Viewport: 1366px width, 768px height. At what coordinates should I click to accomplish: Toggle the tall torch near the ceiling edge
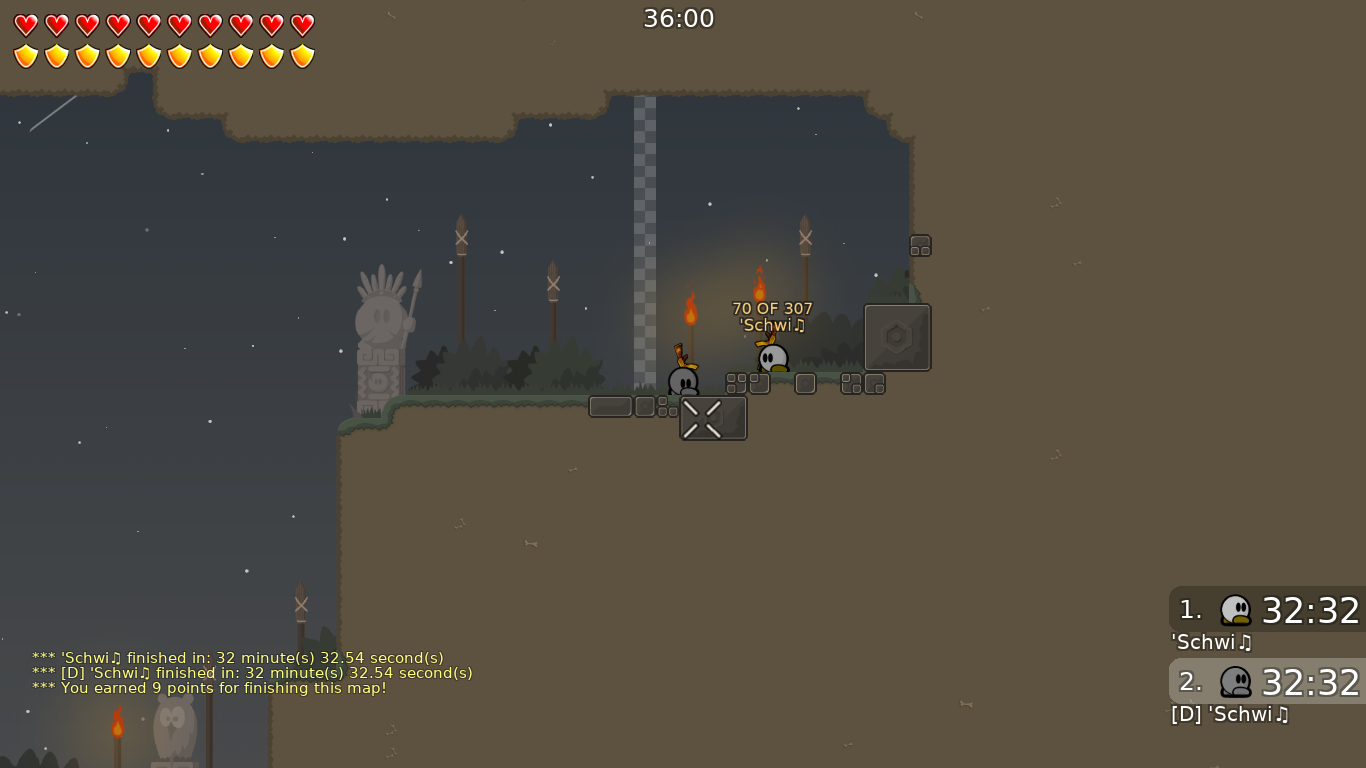pos(805,240)
